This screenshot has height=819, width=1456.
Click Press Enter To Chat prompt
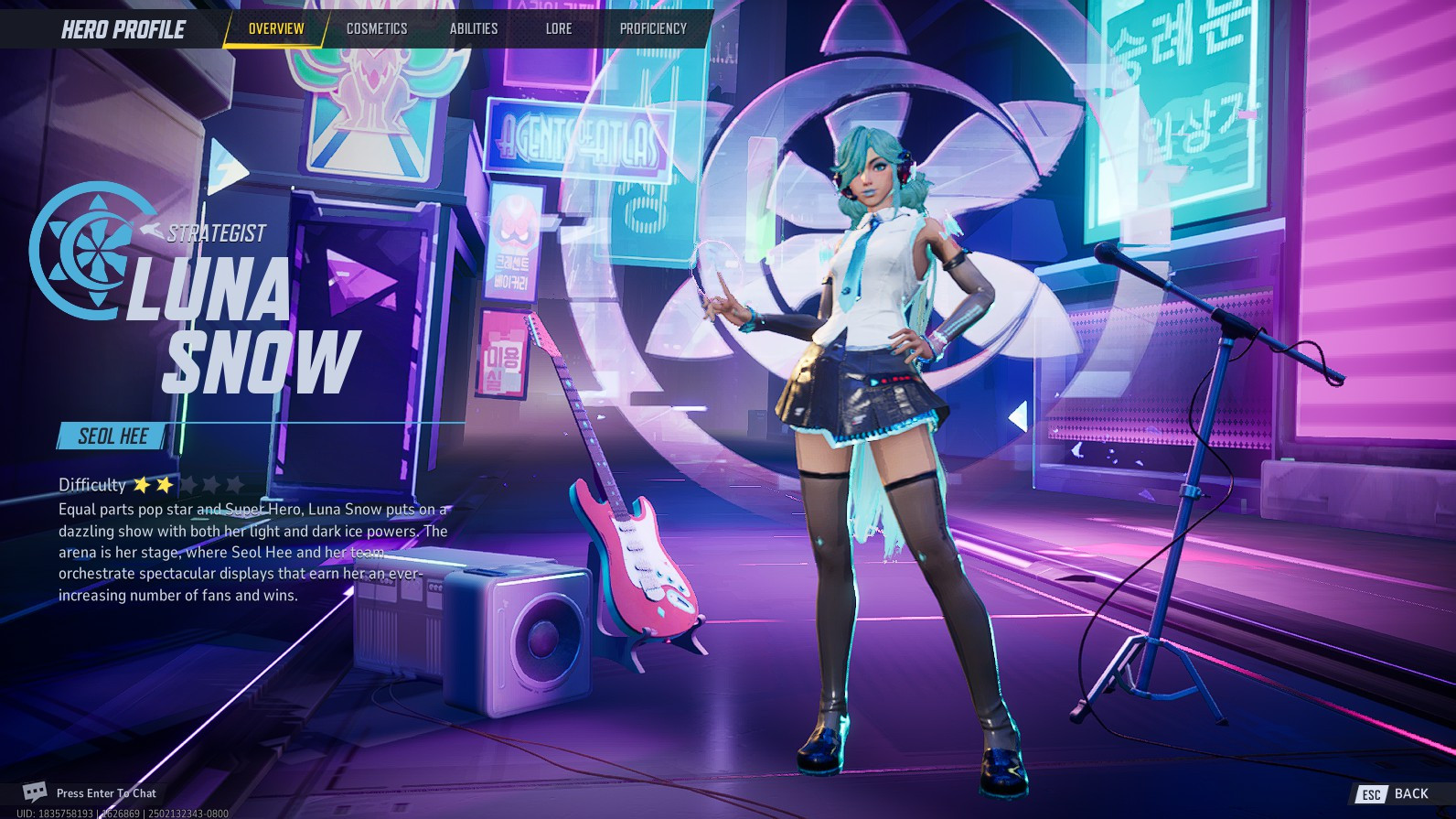[107, 792]
